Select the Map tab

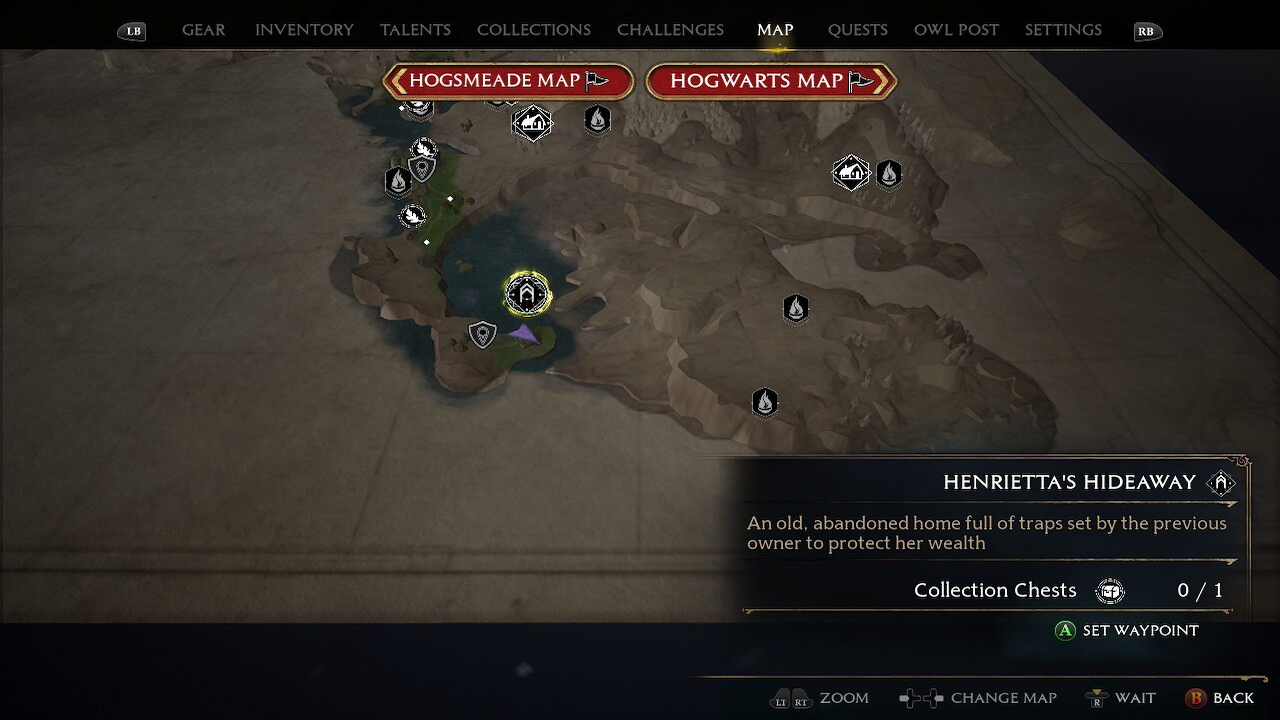click(x=775, y=30)
